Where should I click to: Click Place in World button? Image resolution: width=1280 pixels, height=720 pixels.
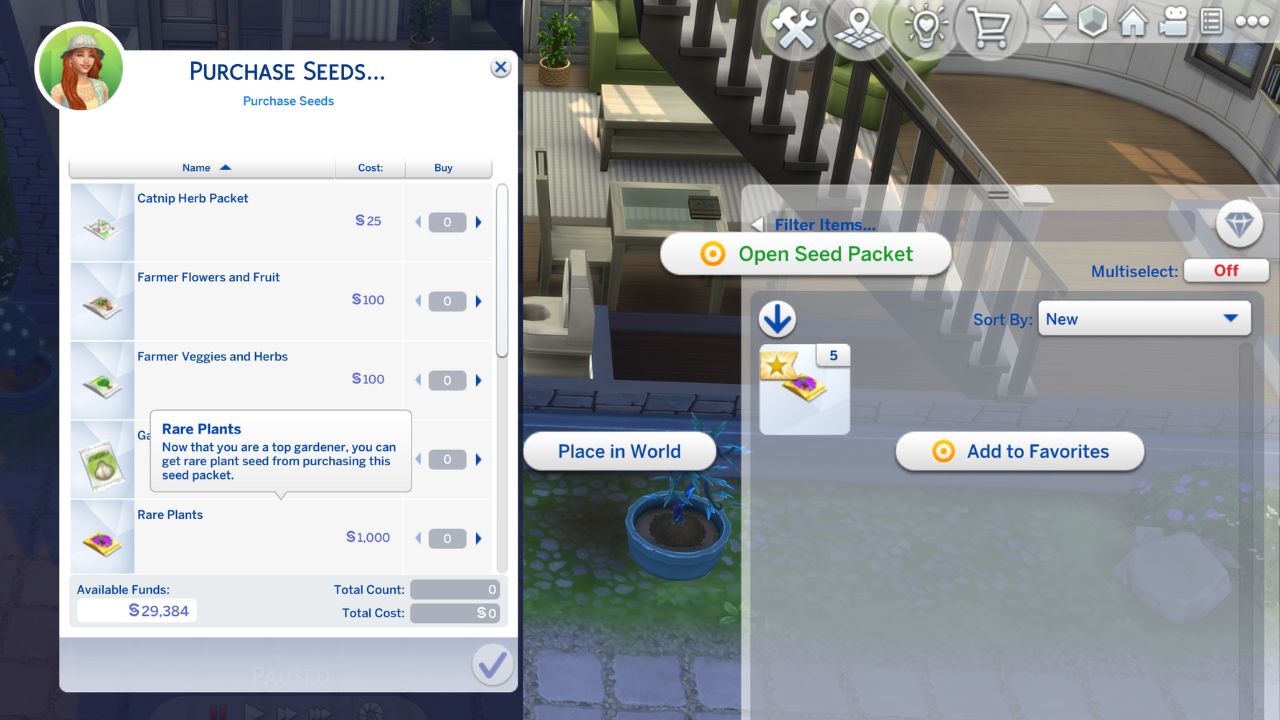click(619, 451)
